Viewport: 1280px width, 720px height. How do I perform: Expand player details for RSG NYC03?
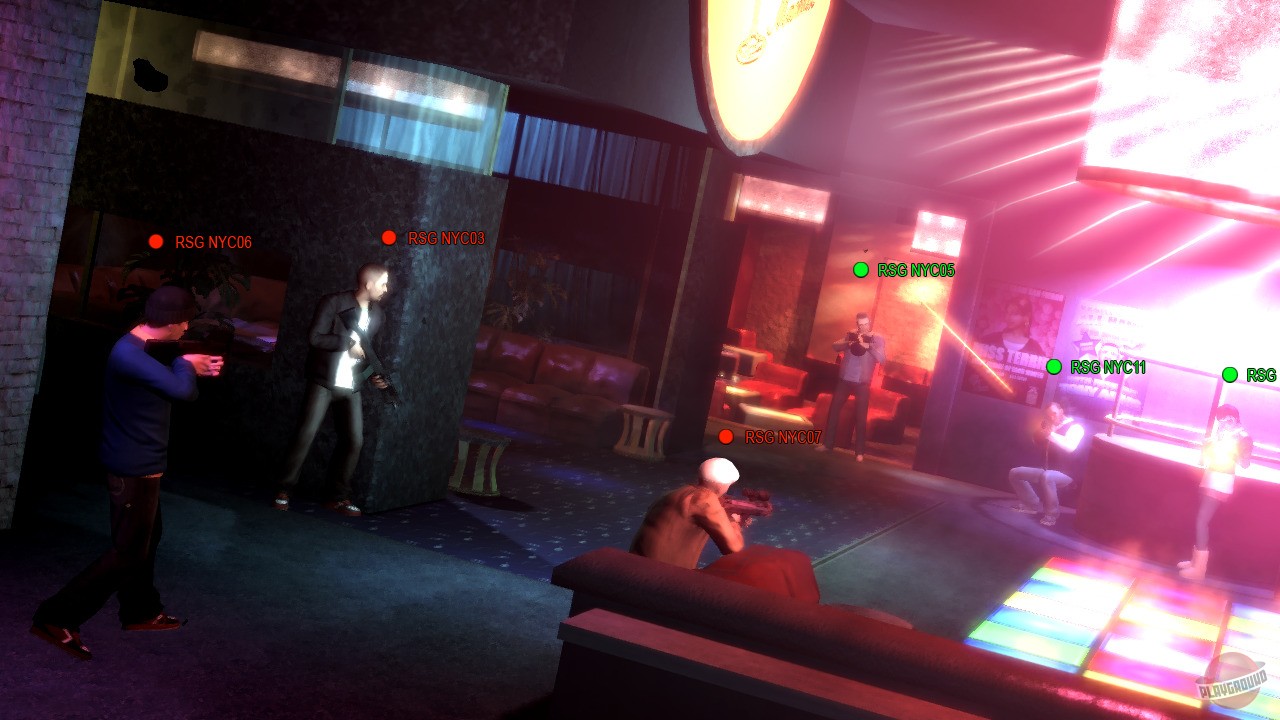click(x=446, y=237)
